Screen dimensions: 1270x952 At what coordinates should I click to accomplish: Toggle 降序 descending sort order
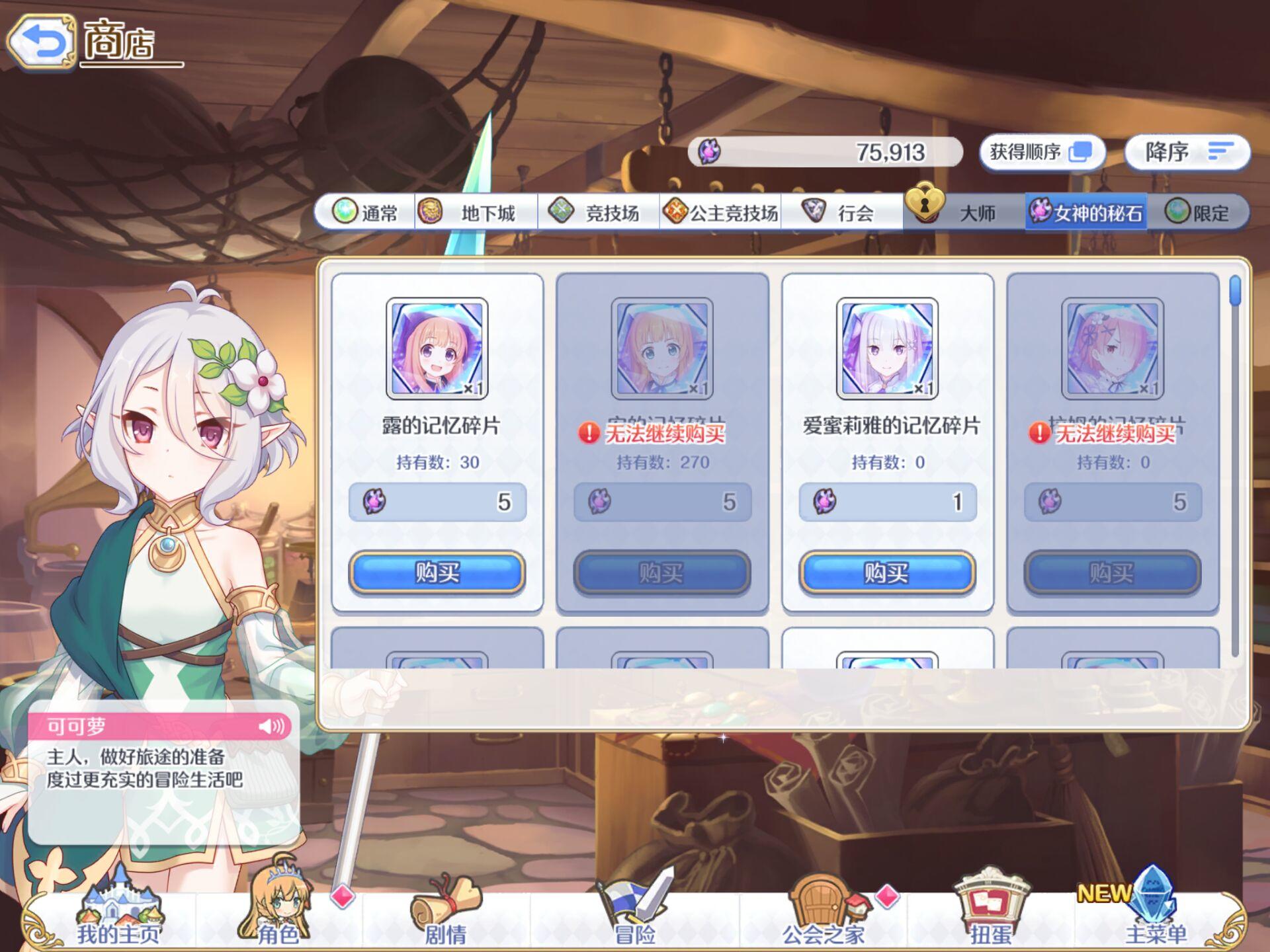1187,151
